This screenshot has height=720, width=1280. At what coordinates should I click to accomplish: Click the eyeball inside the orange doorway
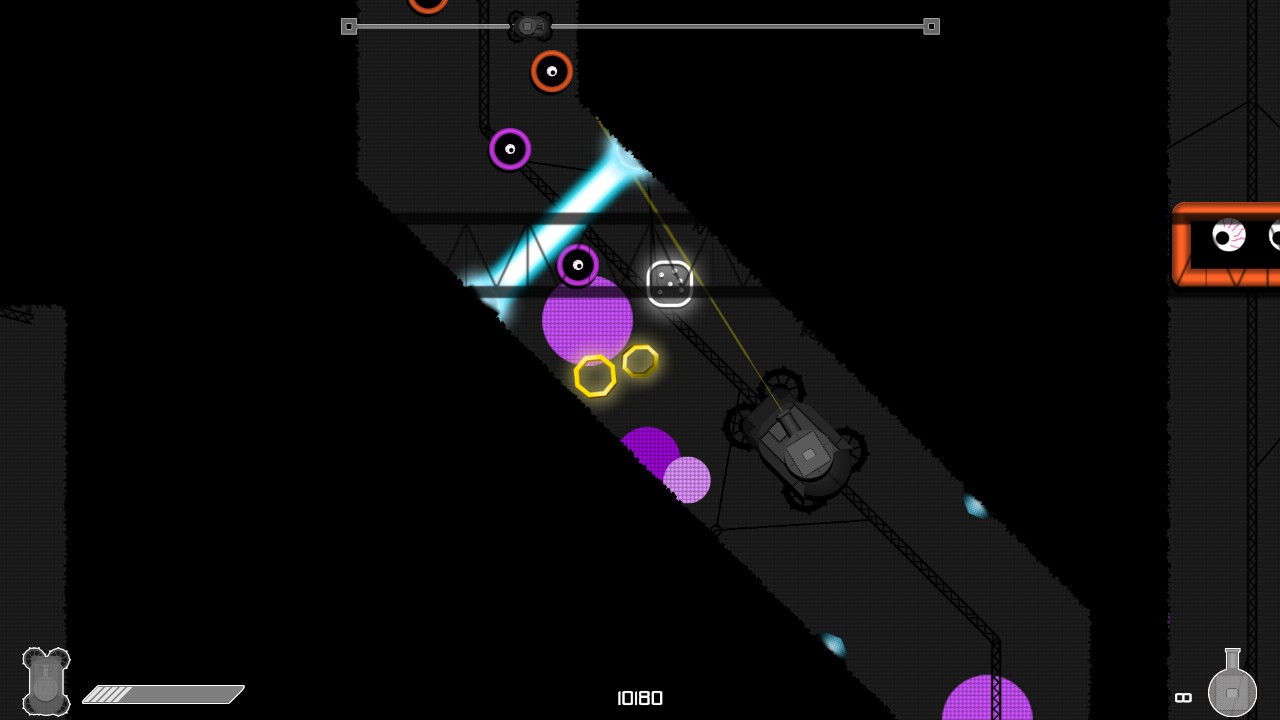pyautogui.click(x=1228, y=237)
